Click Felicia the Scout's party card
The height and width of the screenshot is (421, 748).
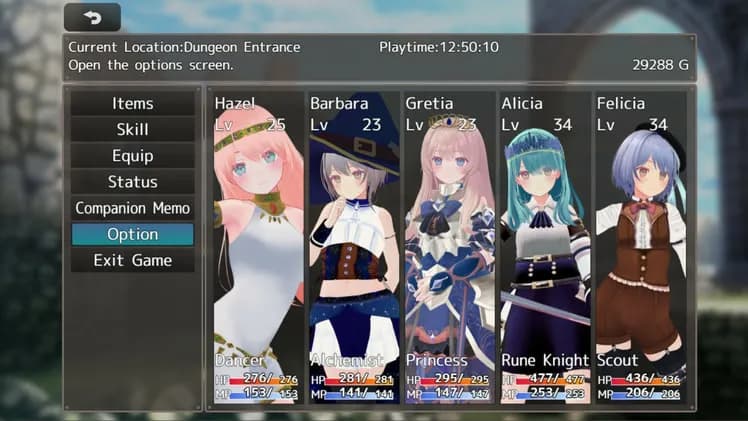click(640, 248)
